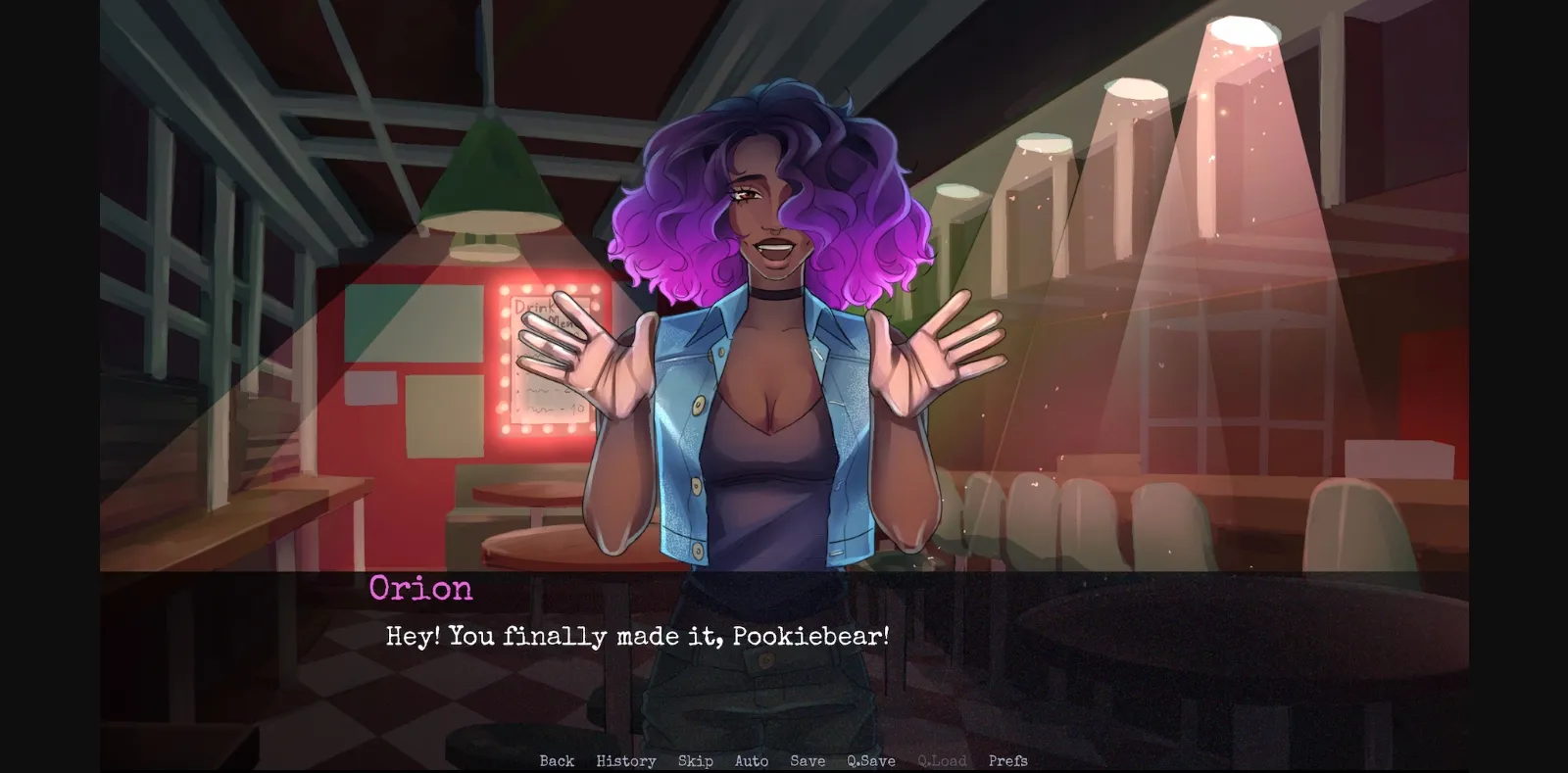Click the green pendant lamp above the bar

pyautogui.click(x=487, y=186)
